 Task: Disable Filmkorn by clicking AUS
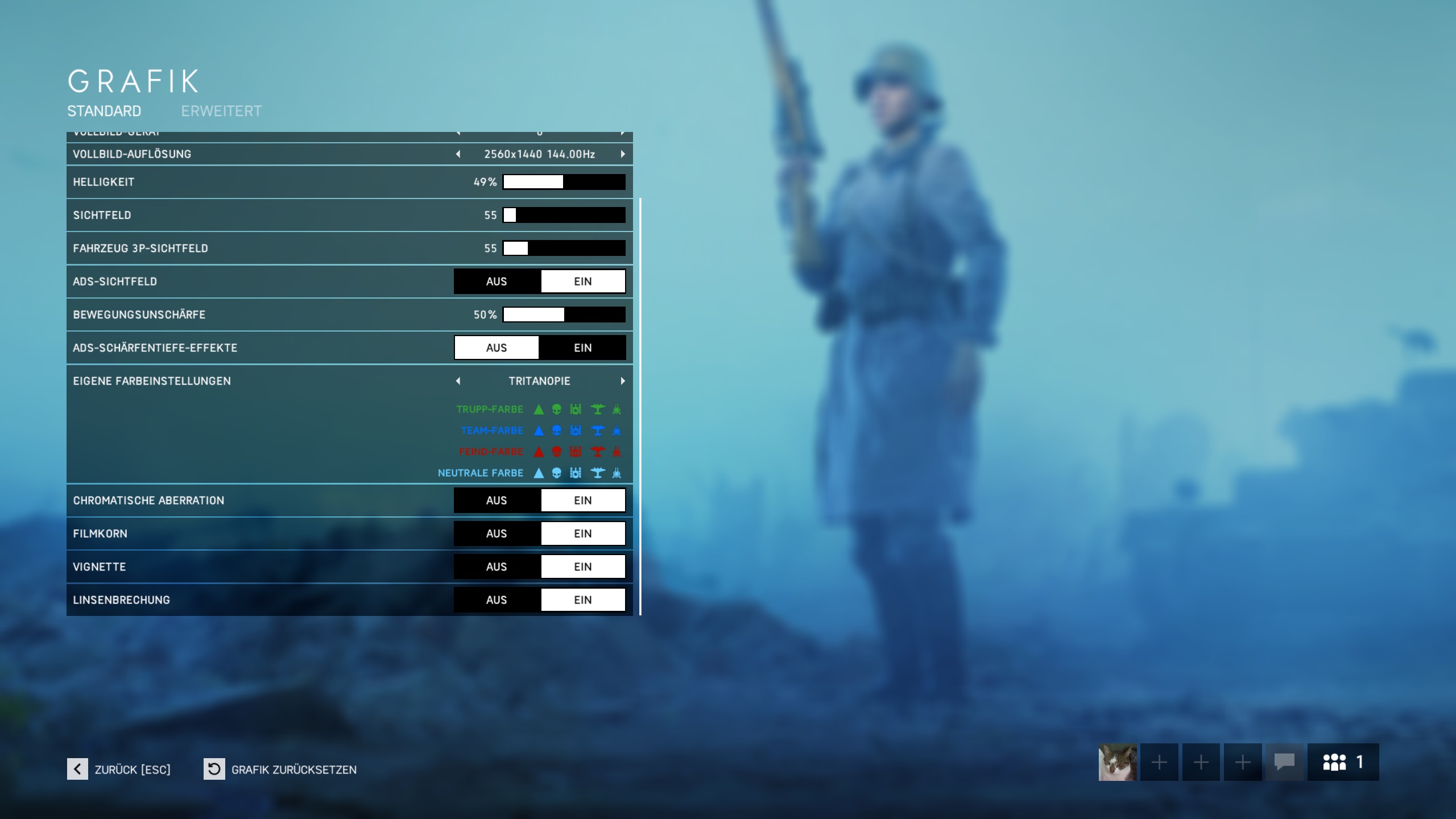(497, 533)
